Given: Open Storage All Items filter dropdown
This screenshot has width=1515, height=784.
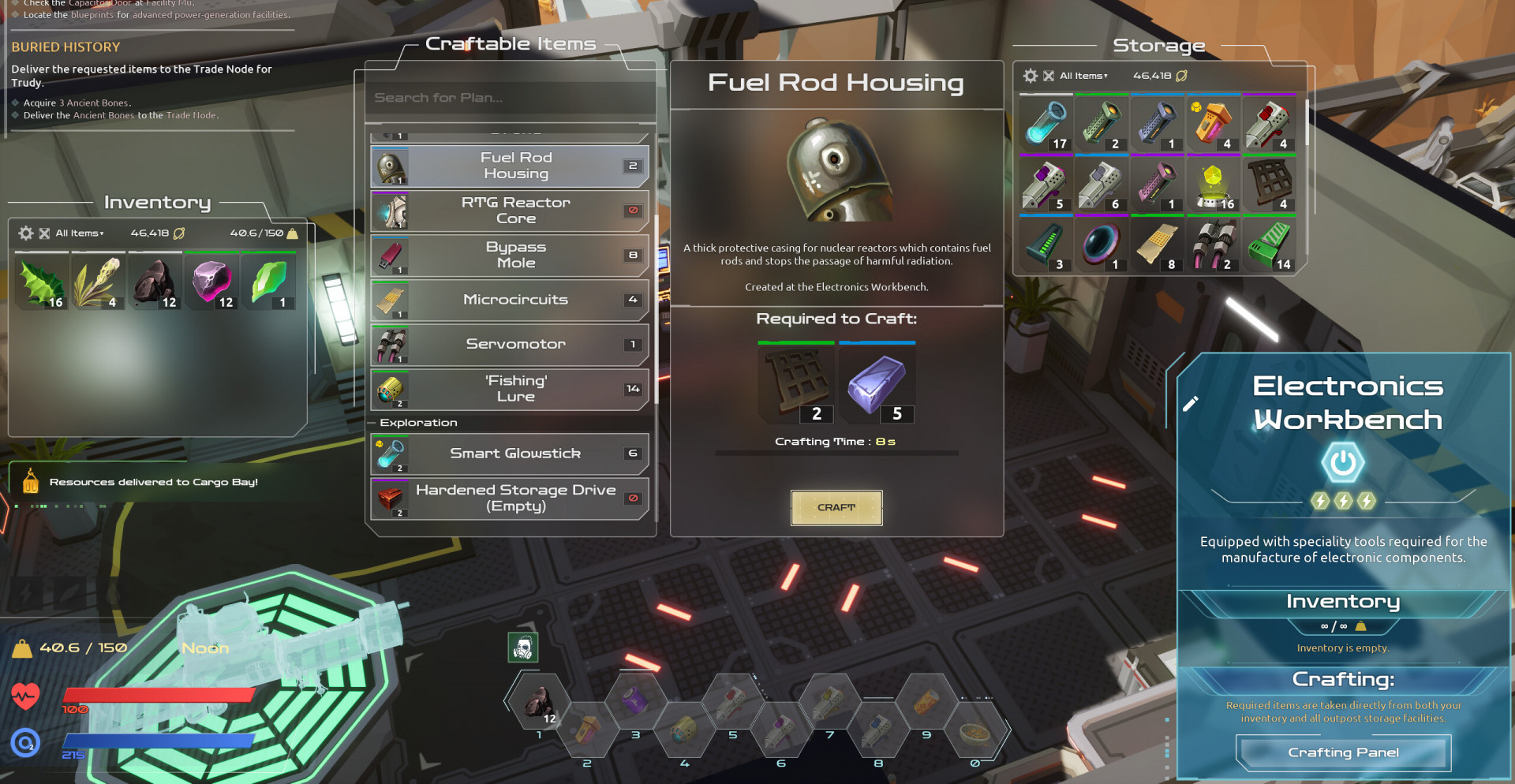Looking at the screenshot, I should click(1083, 76).
